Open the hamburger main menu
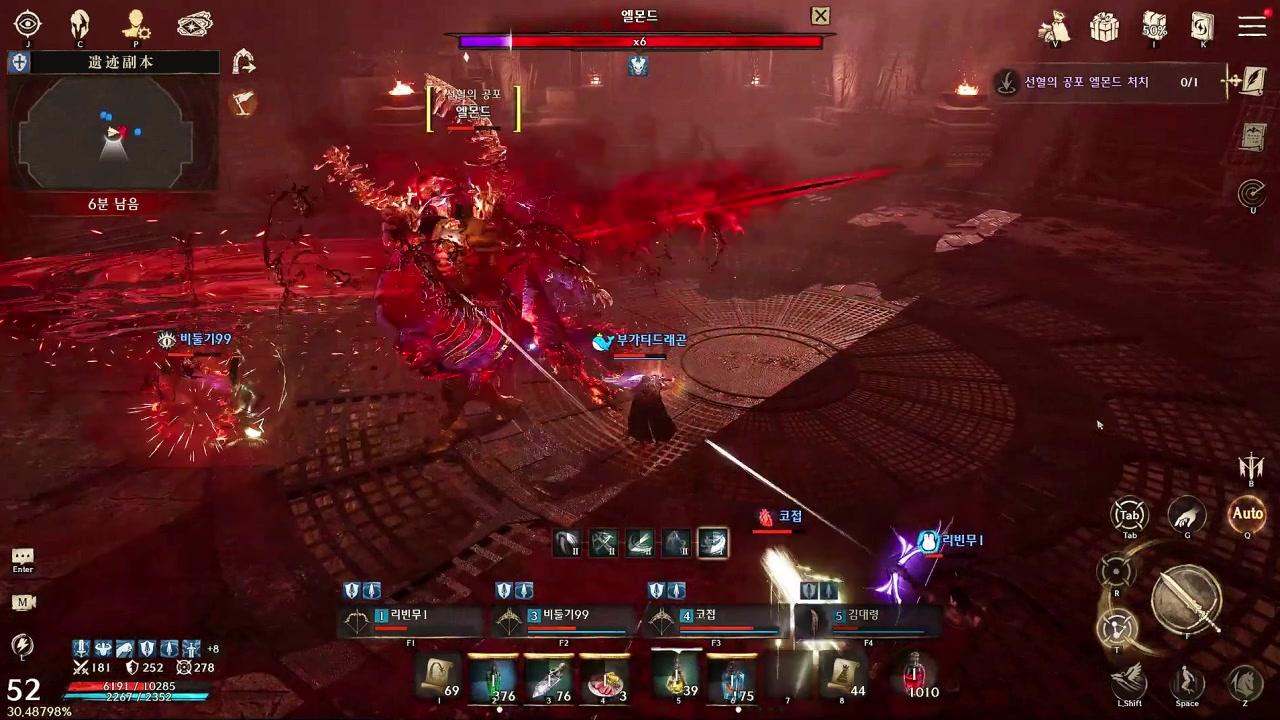 click(1252, 26)
